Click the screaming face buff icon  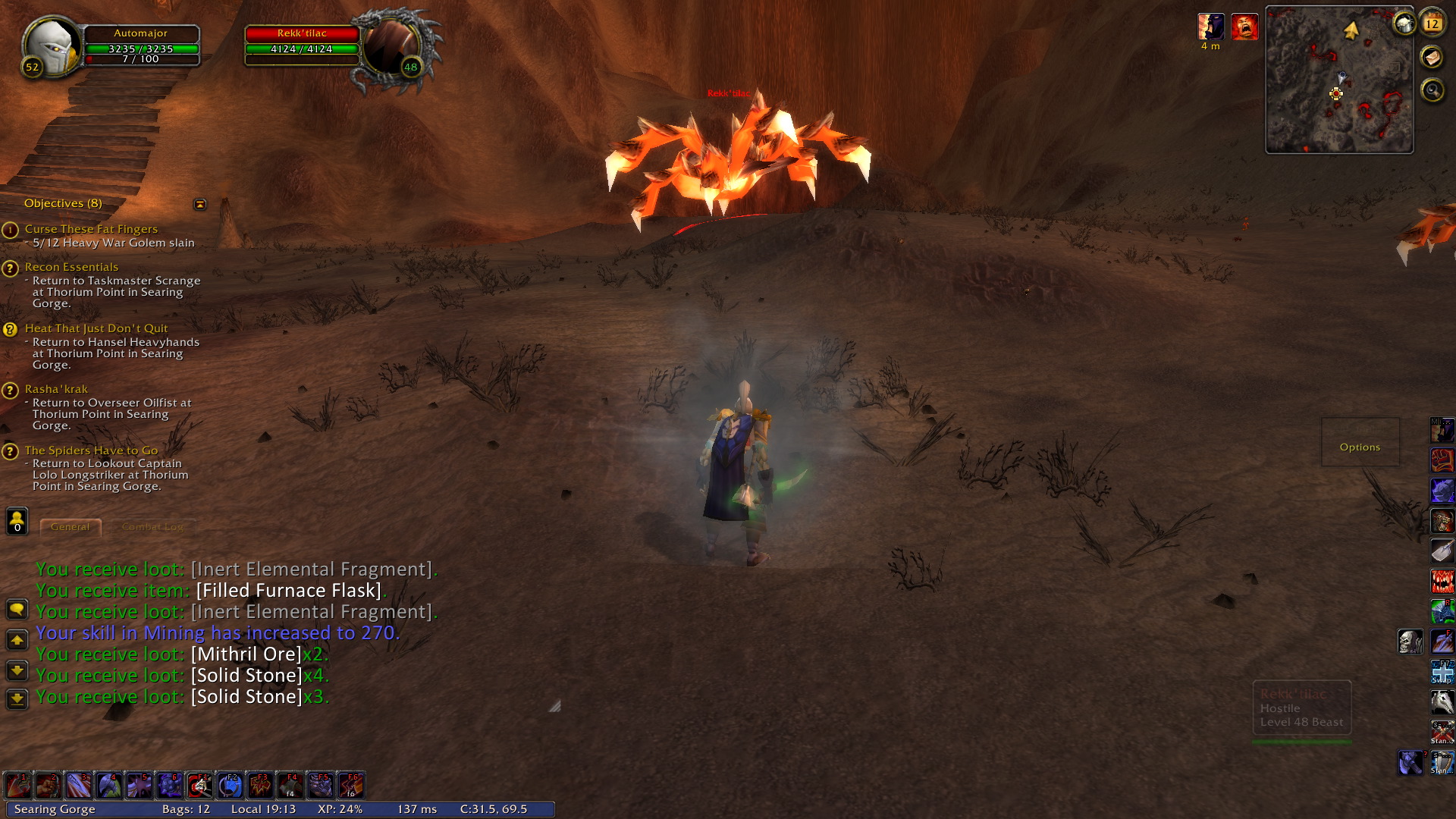pos(1244,27)
